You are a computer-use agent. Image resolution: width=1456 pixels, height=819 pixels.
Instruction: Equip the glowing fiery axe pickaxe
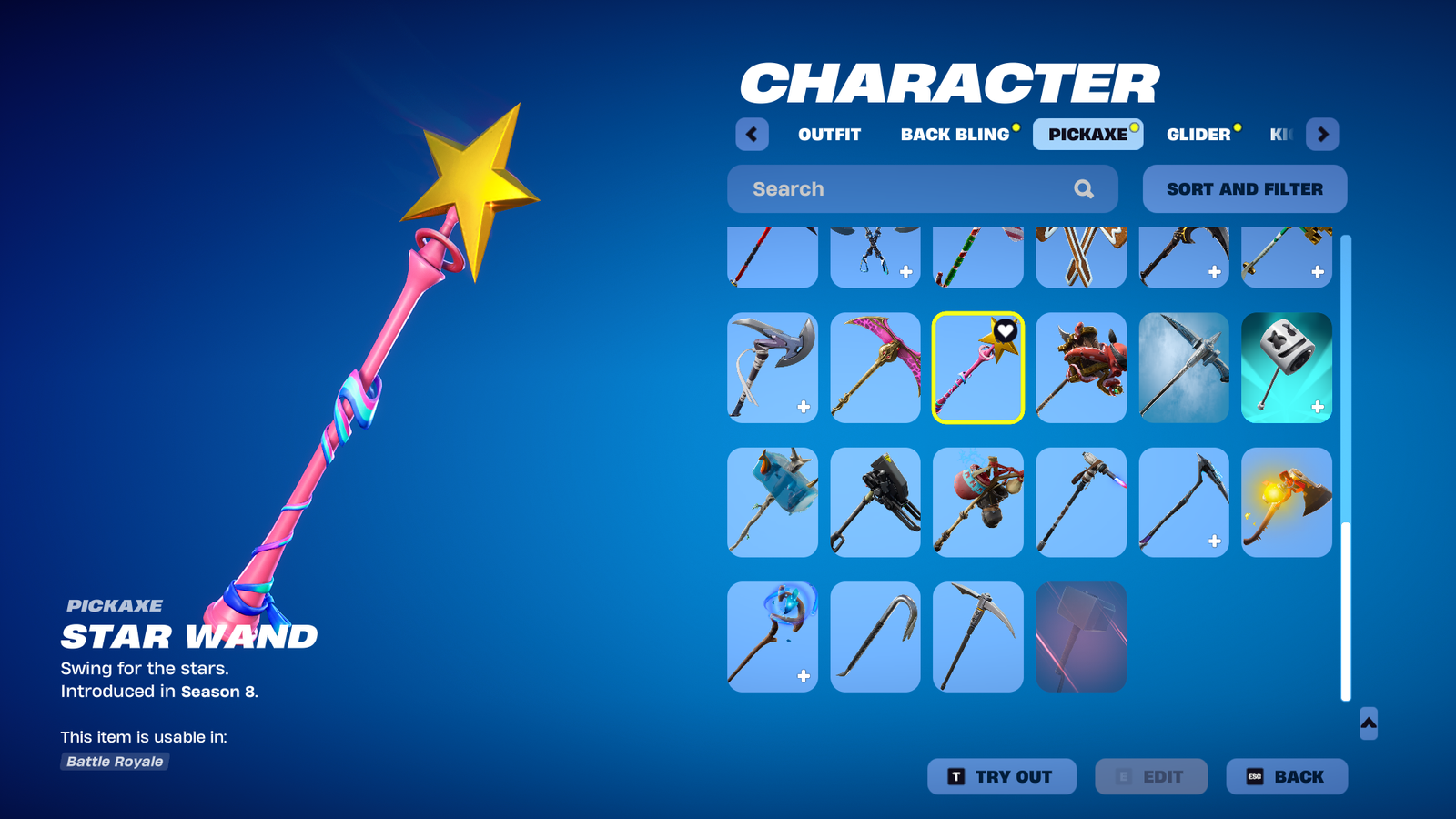(x=1286, y=502)
